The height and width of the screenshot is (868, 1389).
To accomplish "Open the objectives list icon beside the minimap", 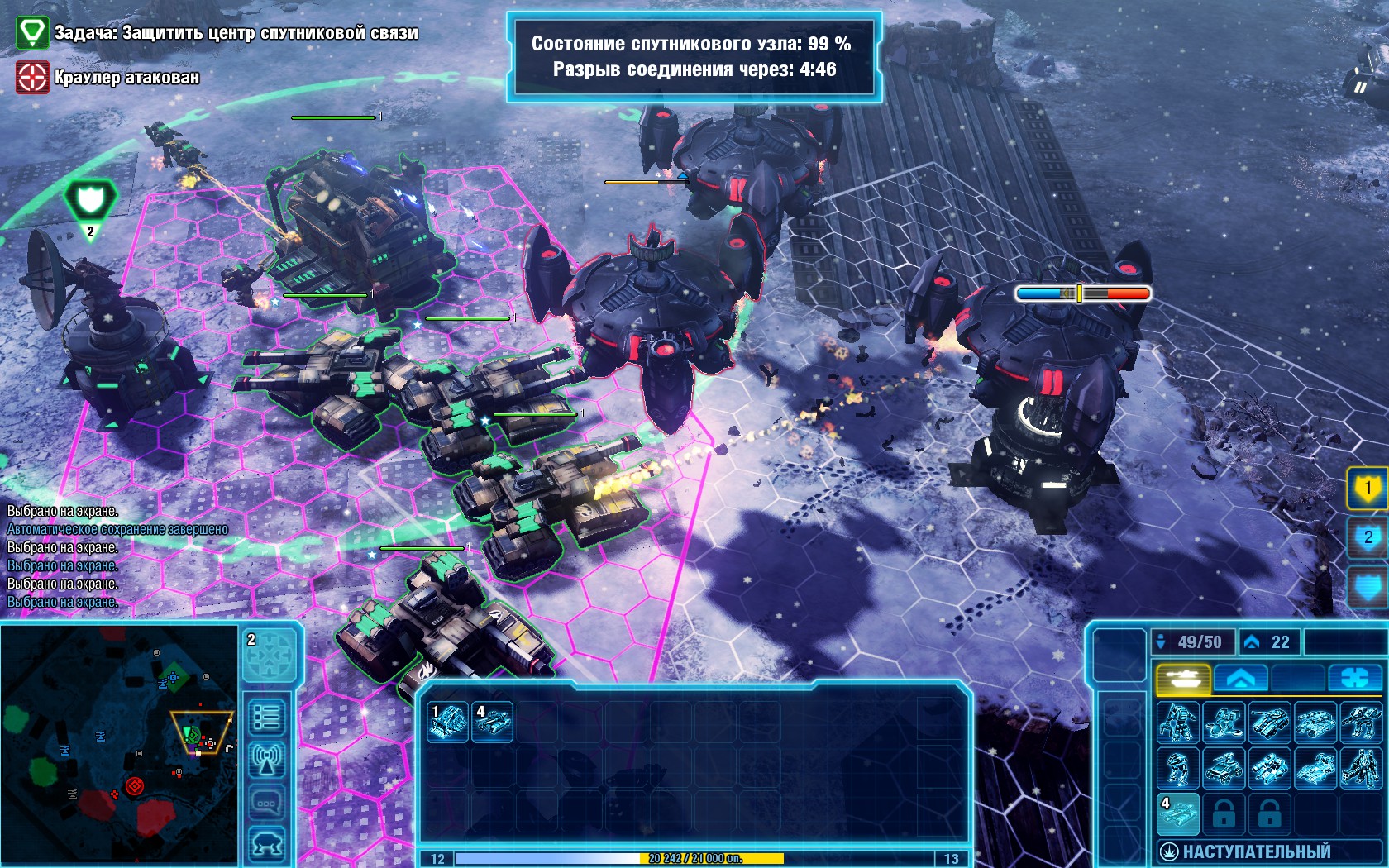I will (x=268, y=716).
